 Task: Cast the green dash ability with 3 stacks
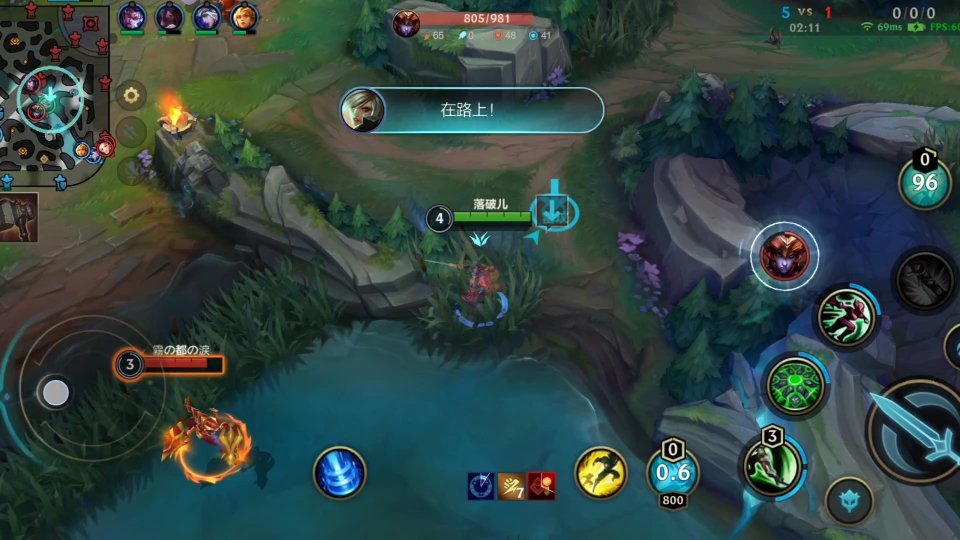(x=772, y=465)
